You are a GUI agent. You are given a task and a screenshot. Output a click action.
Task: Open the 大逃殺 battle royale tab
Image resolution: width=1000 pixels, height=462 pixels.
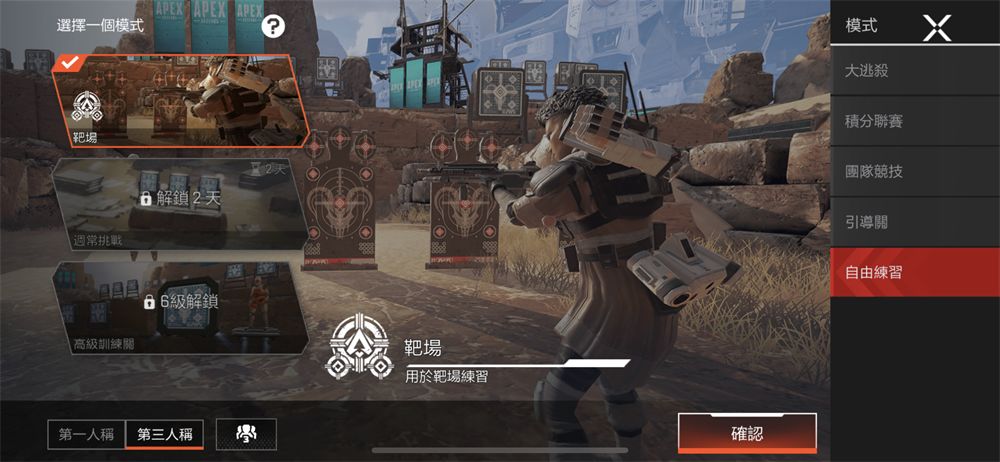tap(915, 71)
